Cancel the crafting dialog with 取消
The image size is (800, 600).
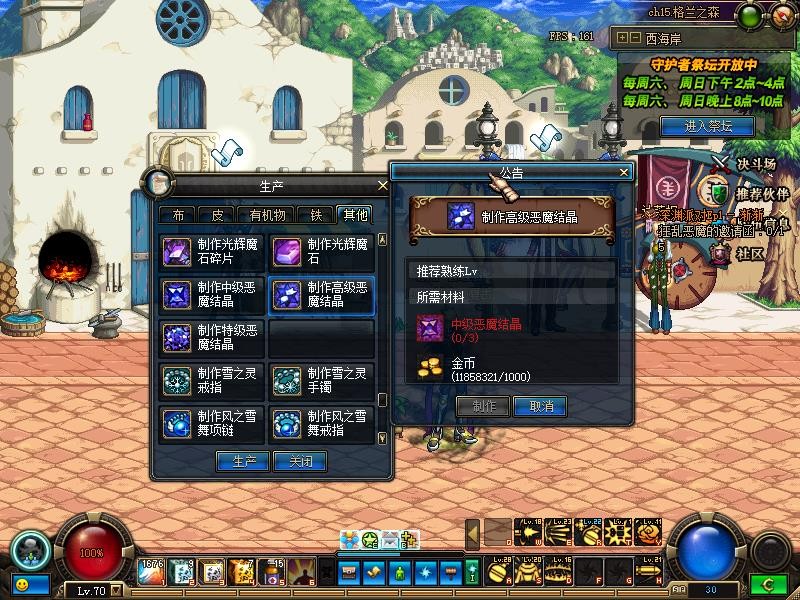point(541,407)
